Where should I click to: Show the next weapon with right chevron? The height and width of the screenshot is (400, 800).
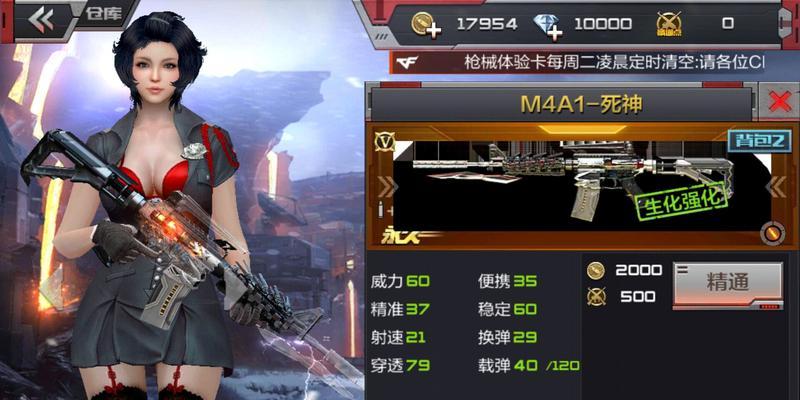coord(777,187)
